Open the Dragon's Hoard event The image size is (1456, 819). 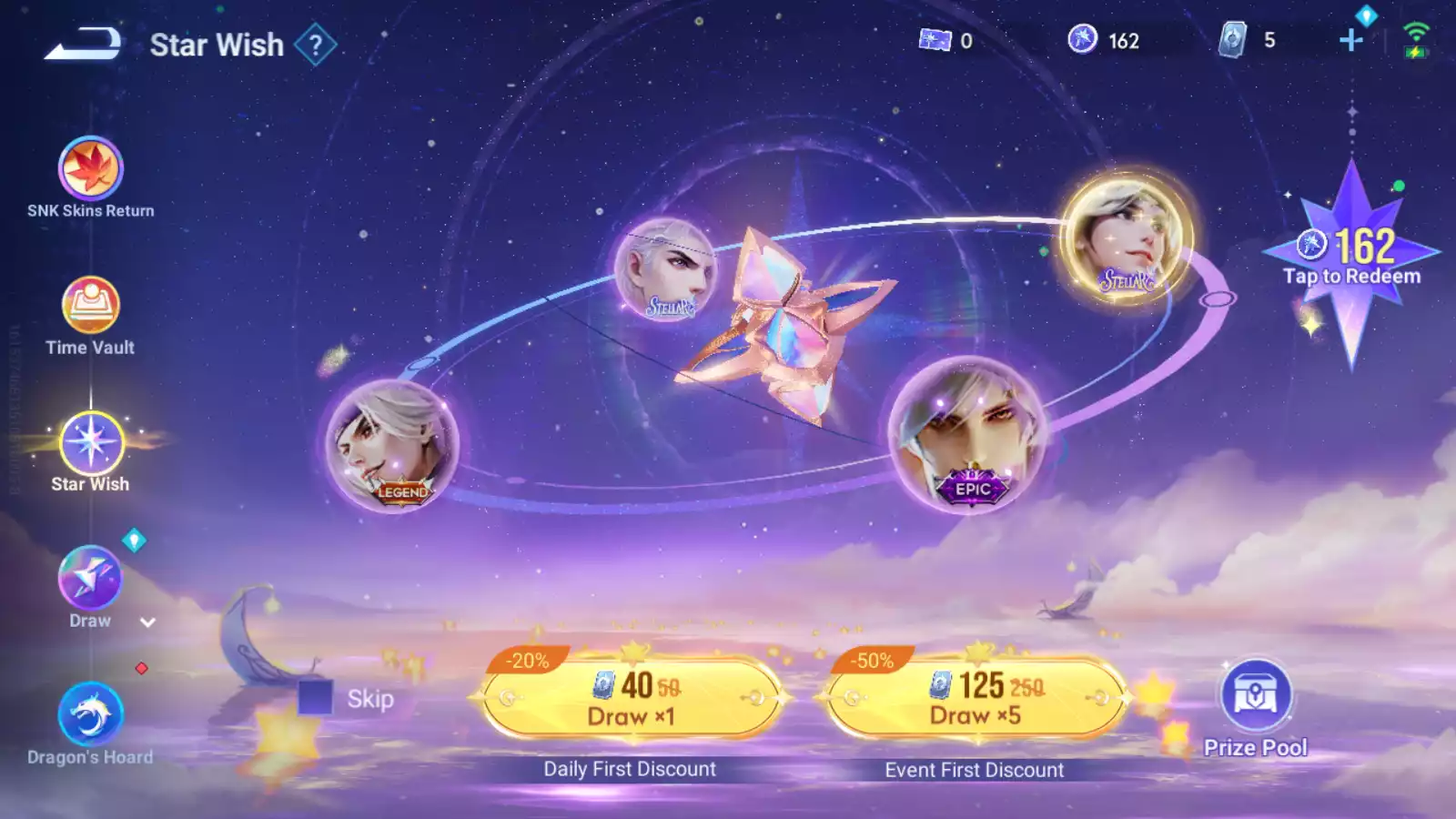pos(90,716)
